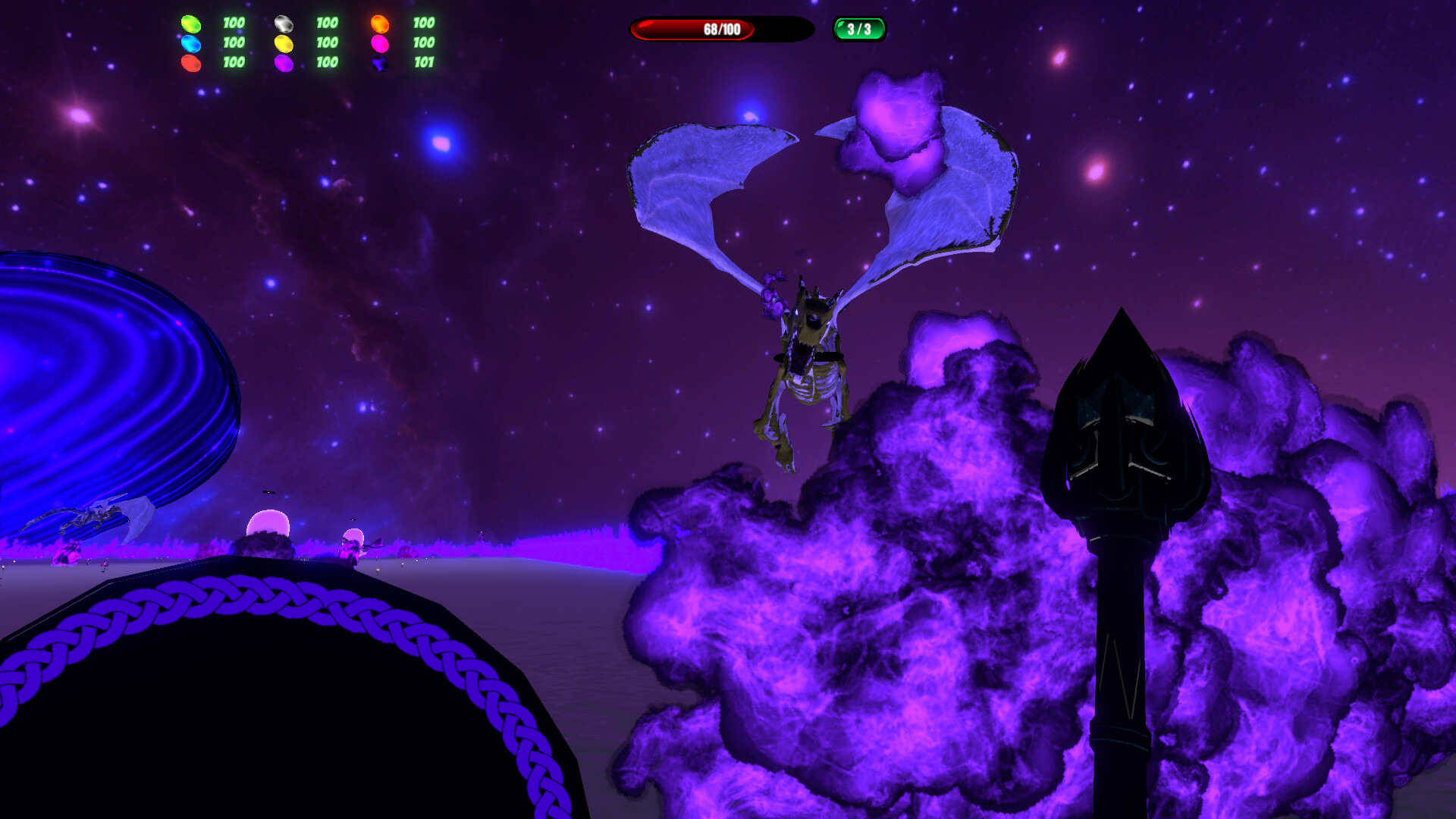
Task: Select the purple egg ammo icon
Action: click(283, 64)
